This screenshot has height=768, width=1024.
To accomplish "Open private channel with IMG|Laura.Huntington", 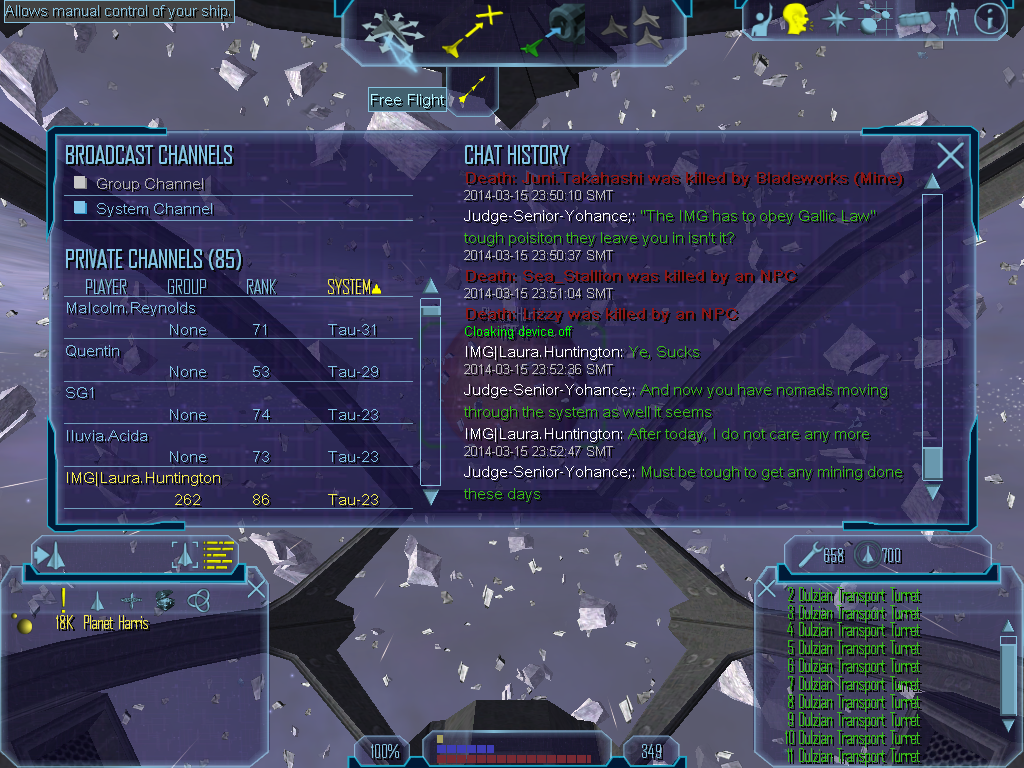I will [143, 478].
